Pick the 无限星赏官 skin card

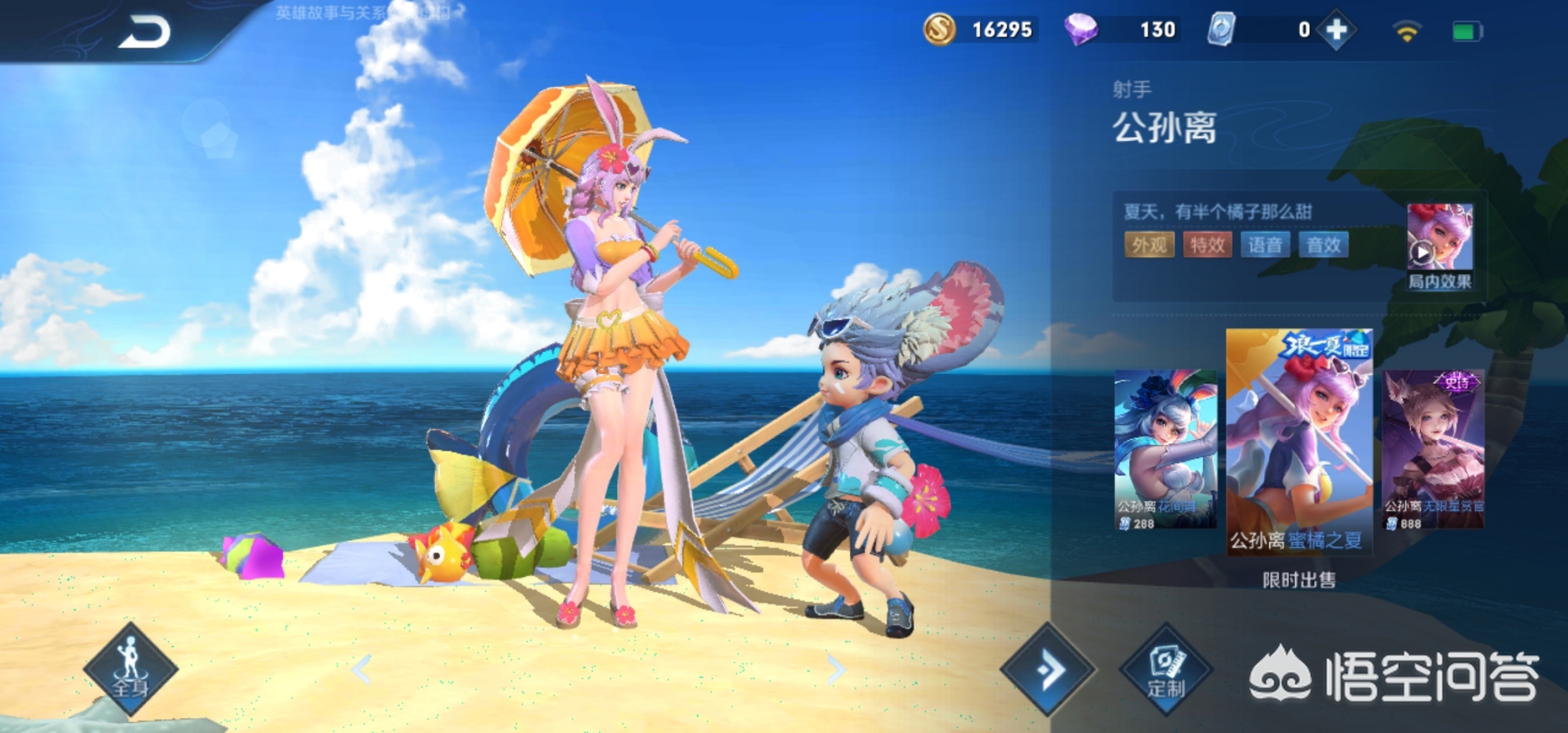coord(1433,449)
